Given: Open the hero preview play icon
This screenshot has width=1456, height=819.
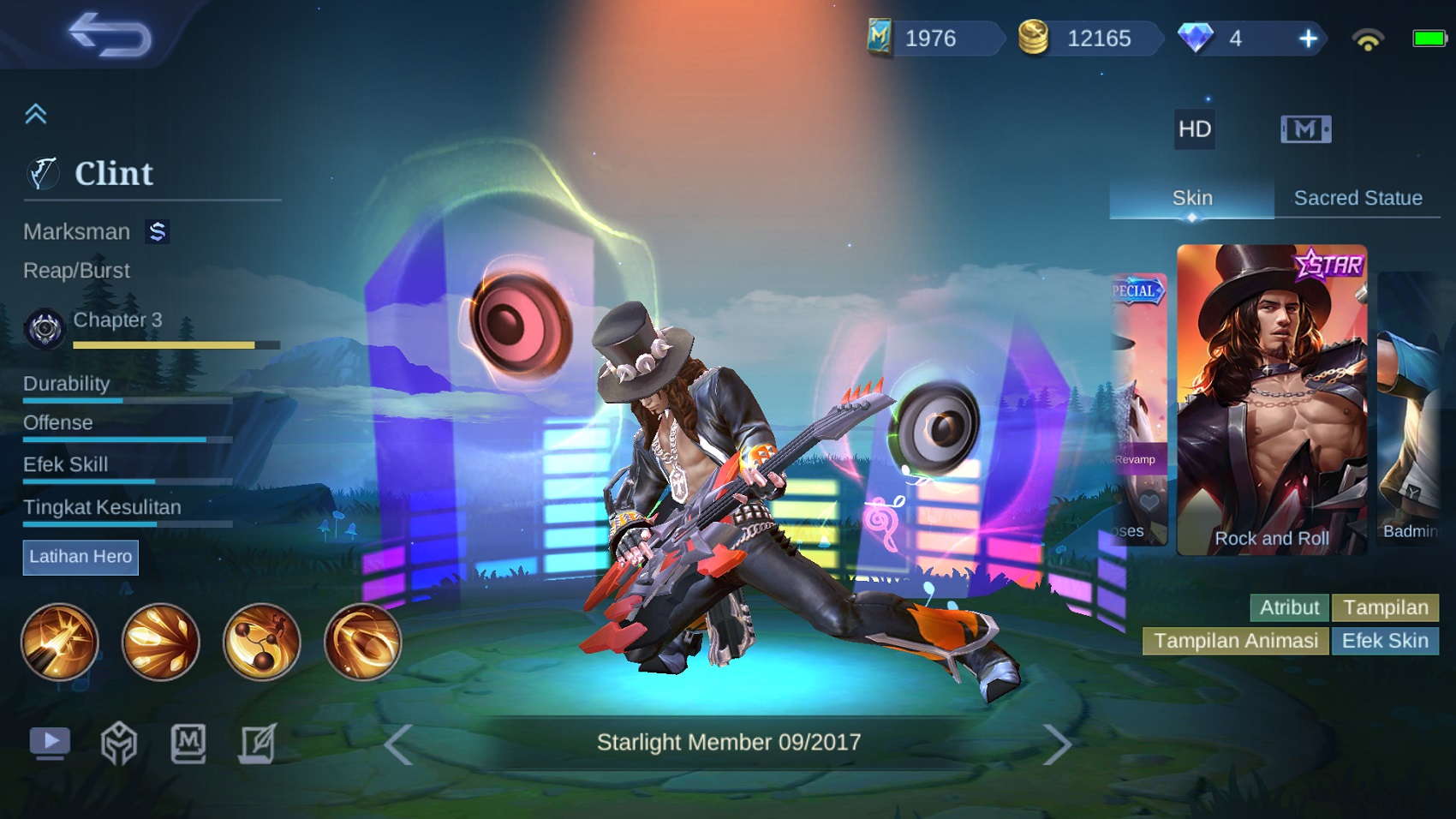Looking at the screenshot, I should (x=49, y=744).
